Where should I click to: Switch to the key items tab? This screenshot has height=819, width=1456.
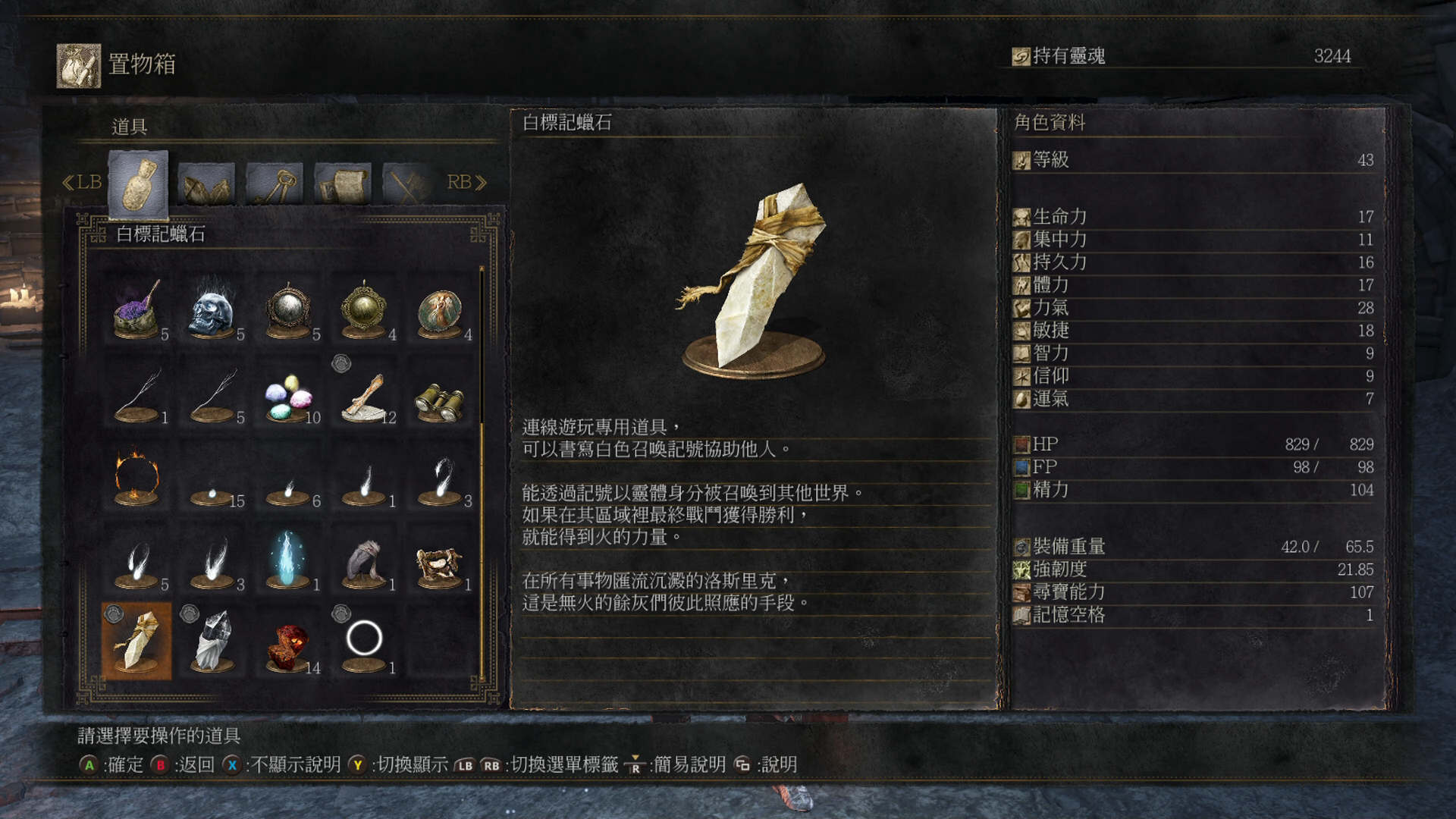coord(275,184)
